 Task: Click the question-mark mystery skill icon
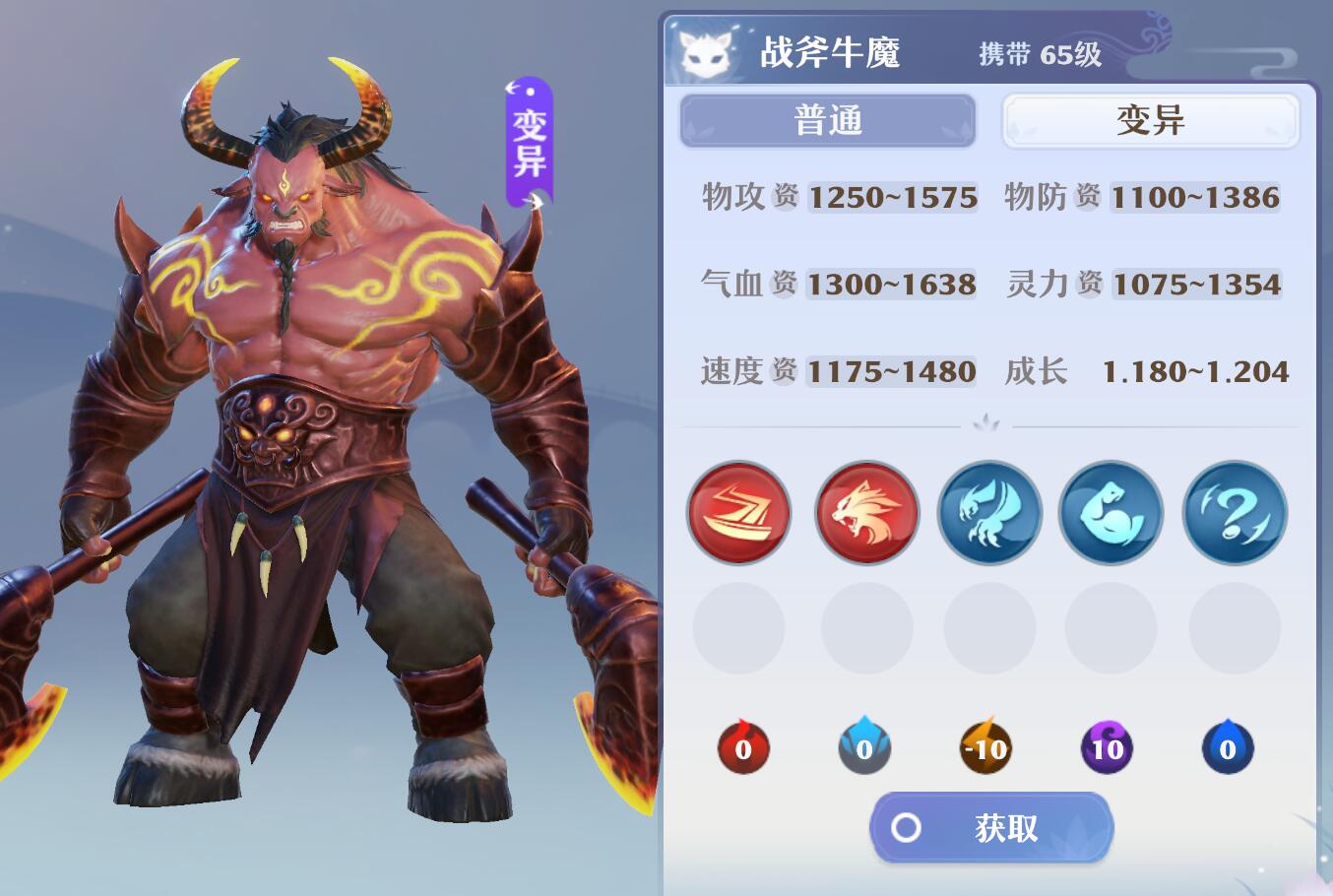[1234, 513]
